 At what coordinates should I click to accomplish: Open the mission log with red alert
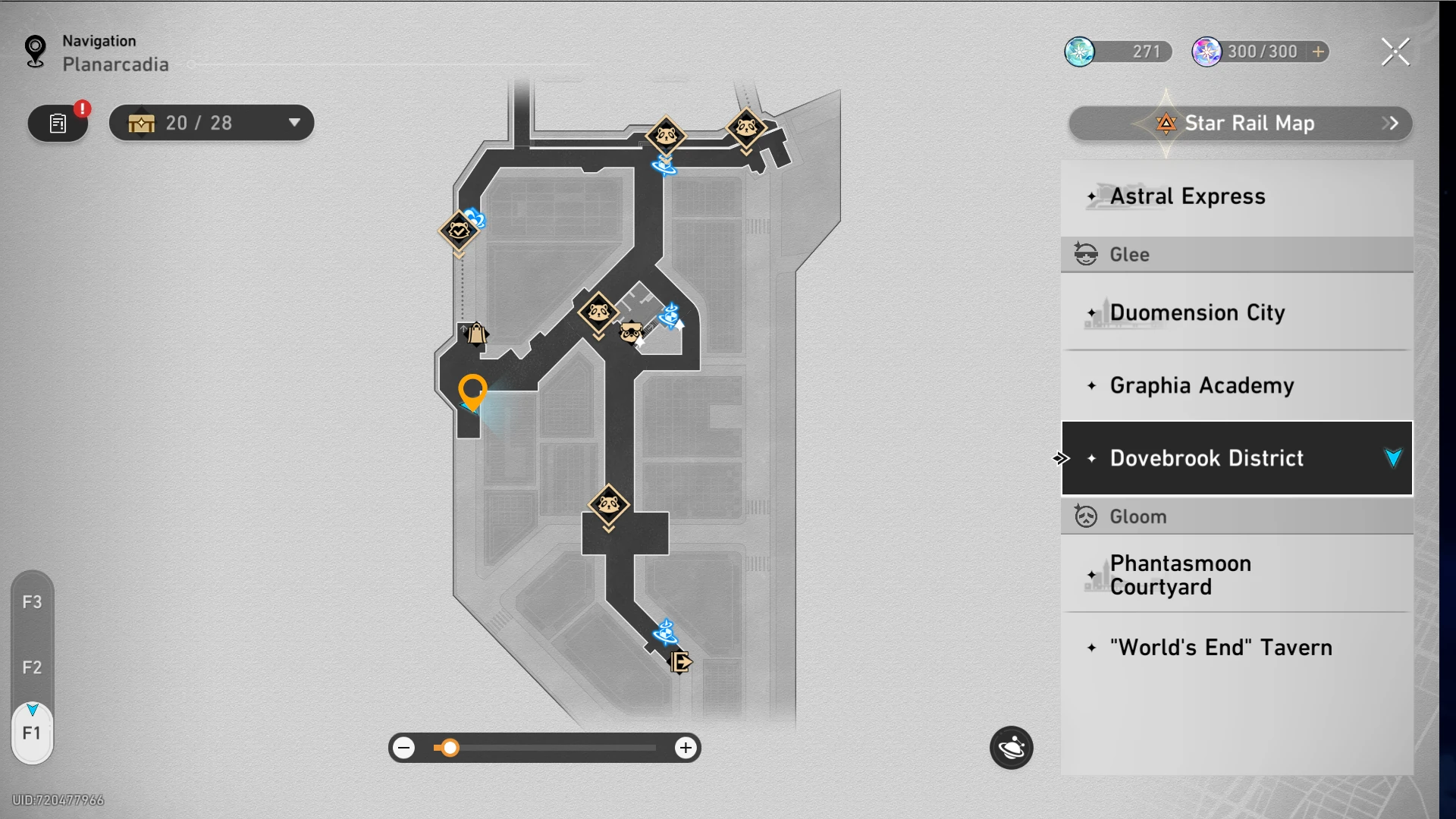pos(58,124)
